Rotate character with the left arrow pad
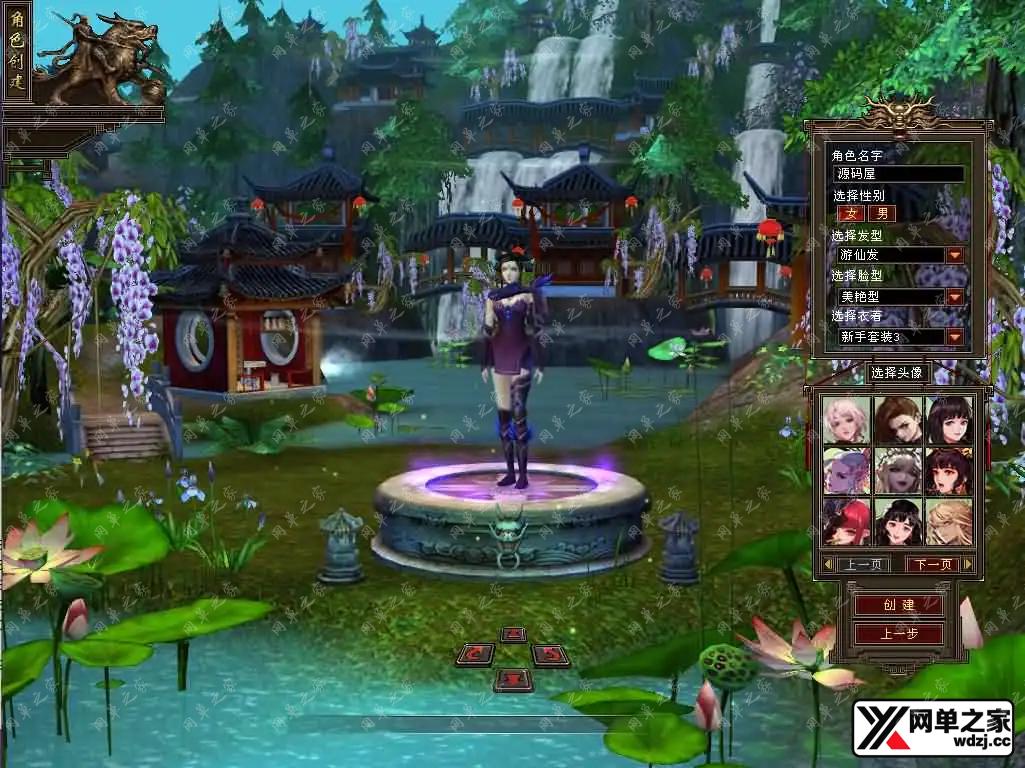1025x768 pixels. (475, 655)
